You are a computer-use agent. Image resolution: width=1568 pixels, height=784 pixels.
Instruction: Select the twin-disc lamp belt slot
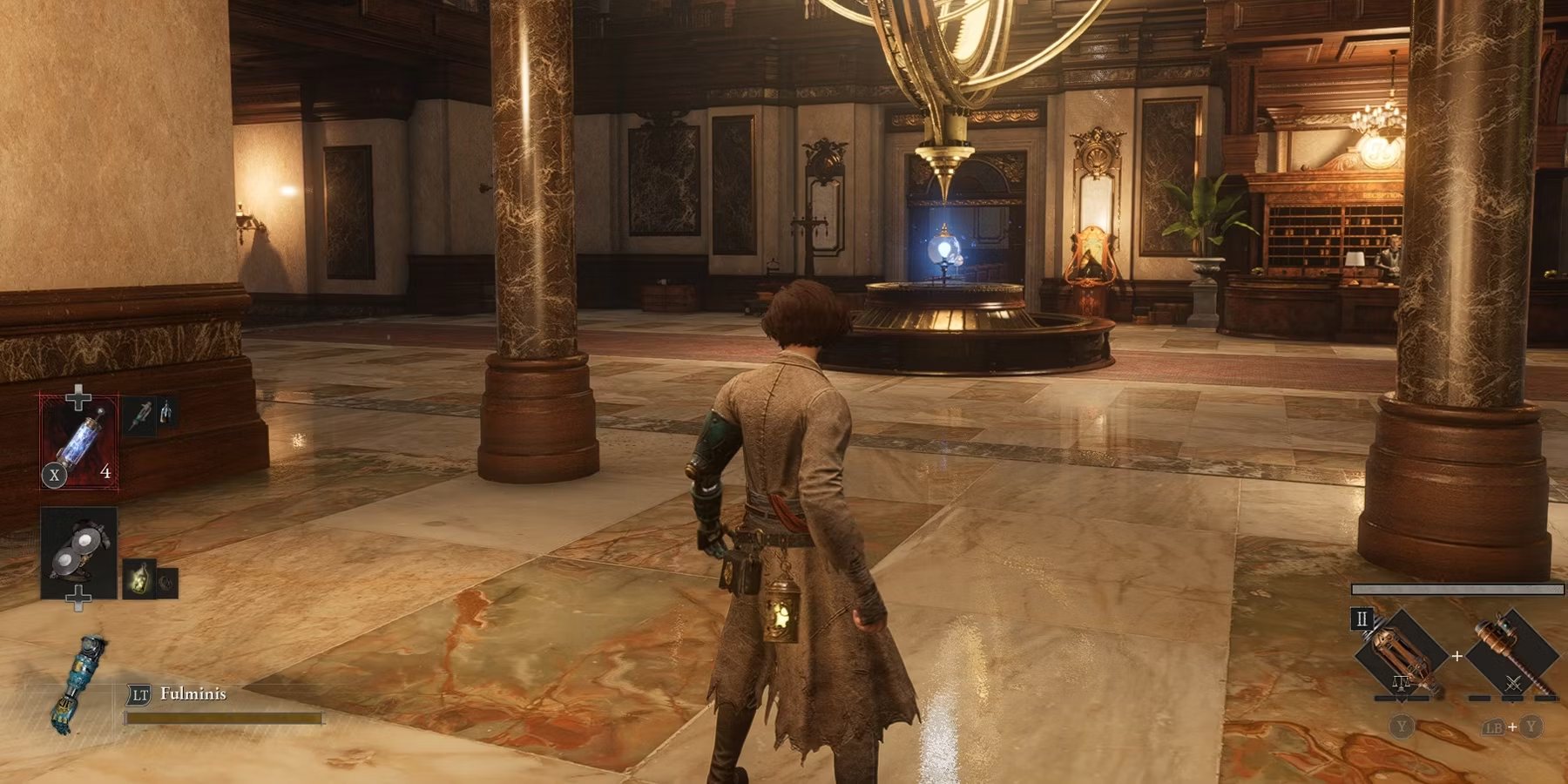(x=78, y=552)
